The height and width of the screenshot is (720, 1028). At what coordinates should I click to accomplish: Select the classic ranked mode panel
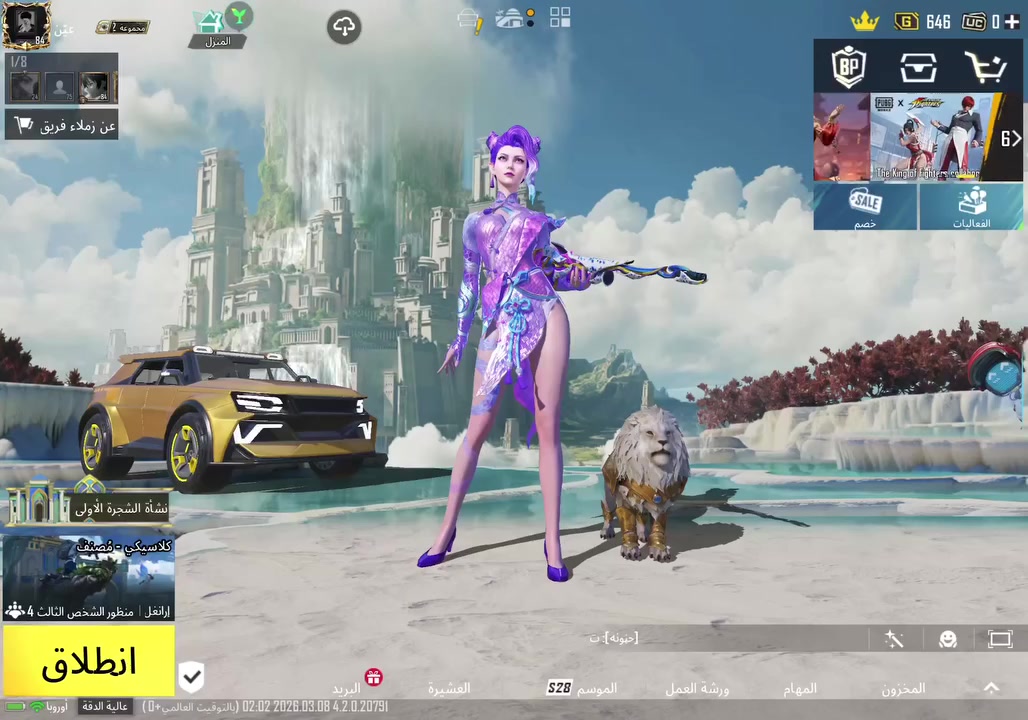(x=88, y=579)
